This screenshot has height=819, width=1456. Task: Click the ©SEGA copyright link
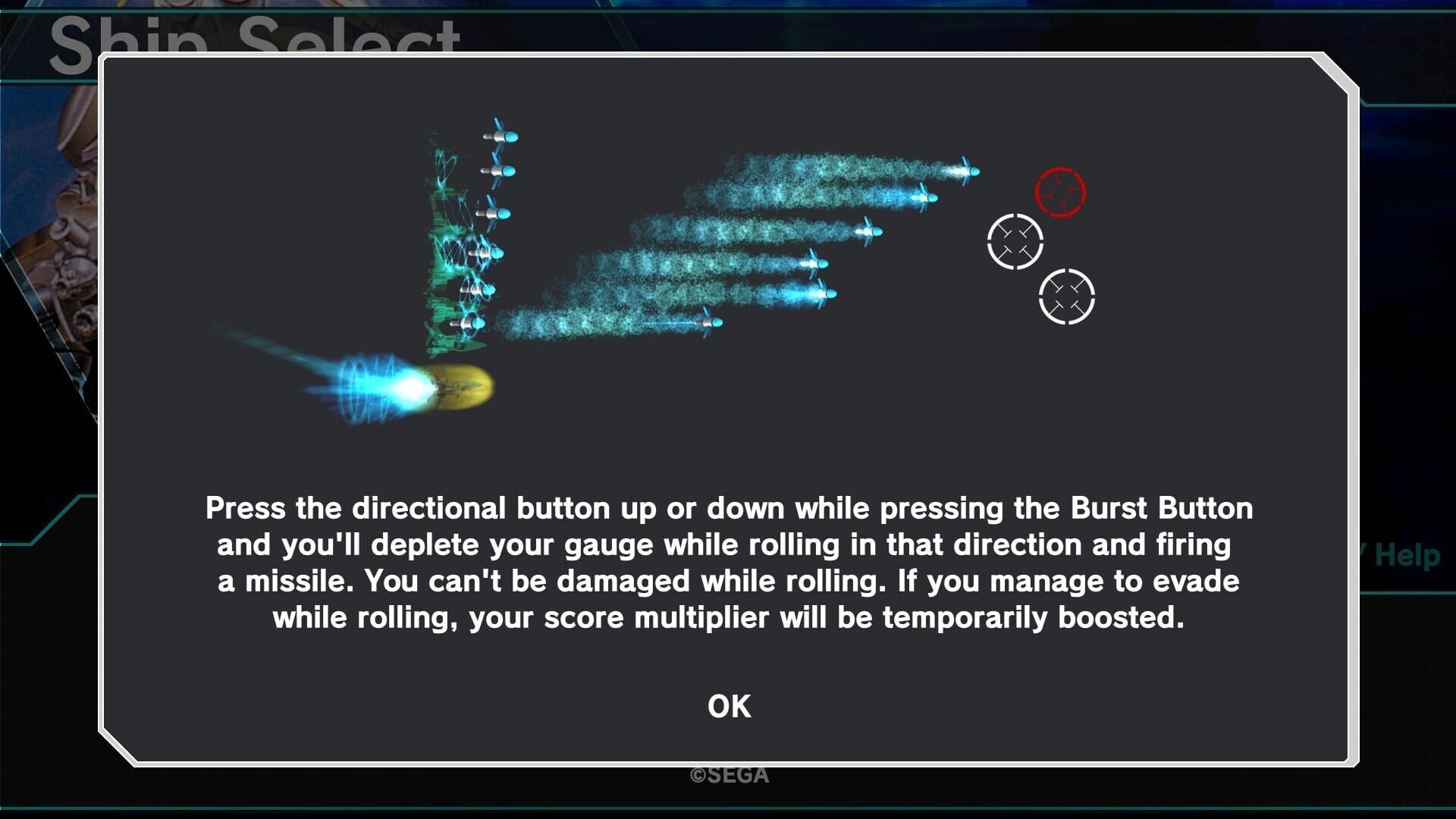(x=727, y=774)
